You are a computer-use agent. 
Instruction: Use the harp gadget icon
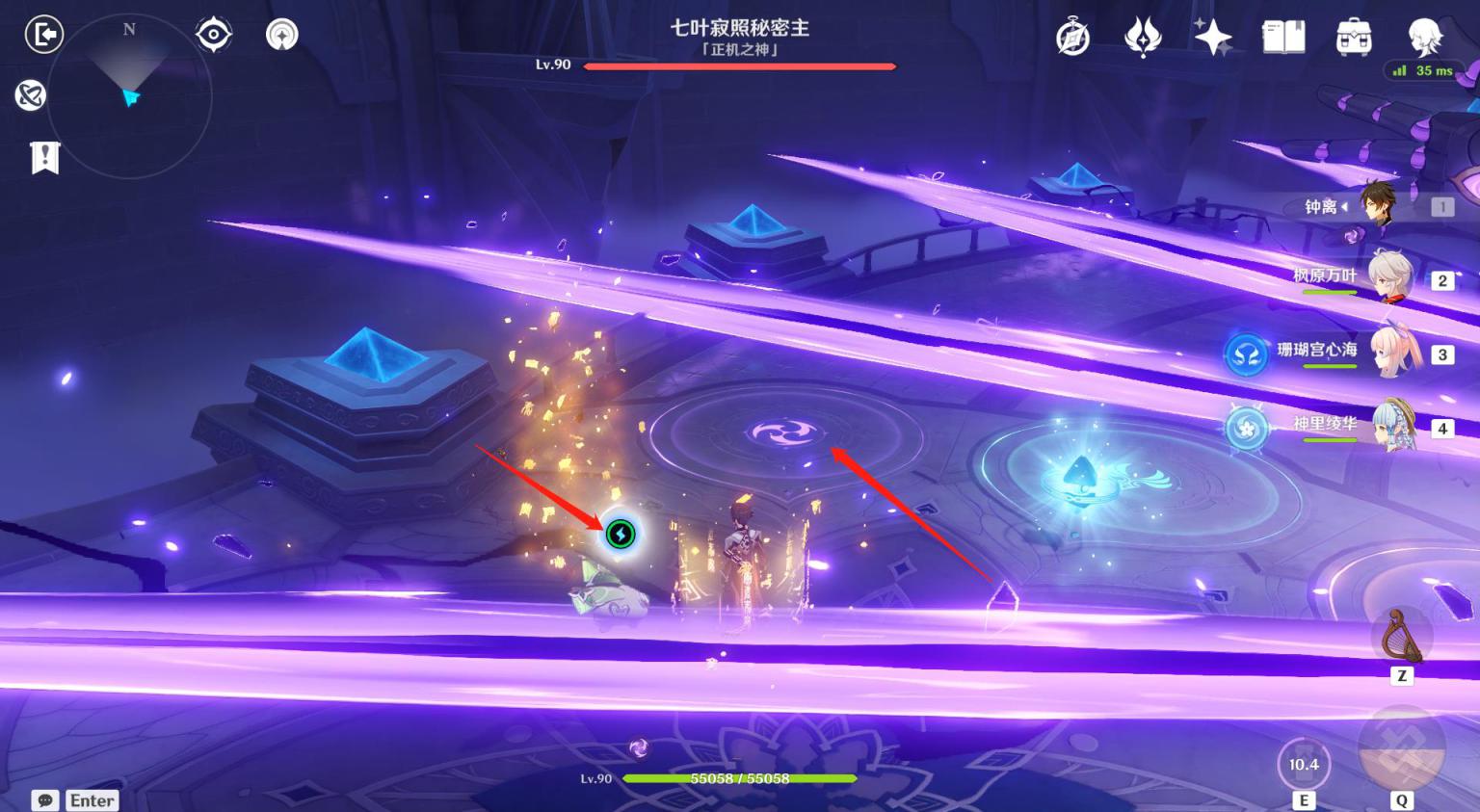[x=1400, y=636]
